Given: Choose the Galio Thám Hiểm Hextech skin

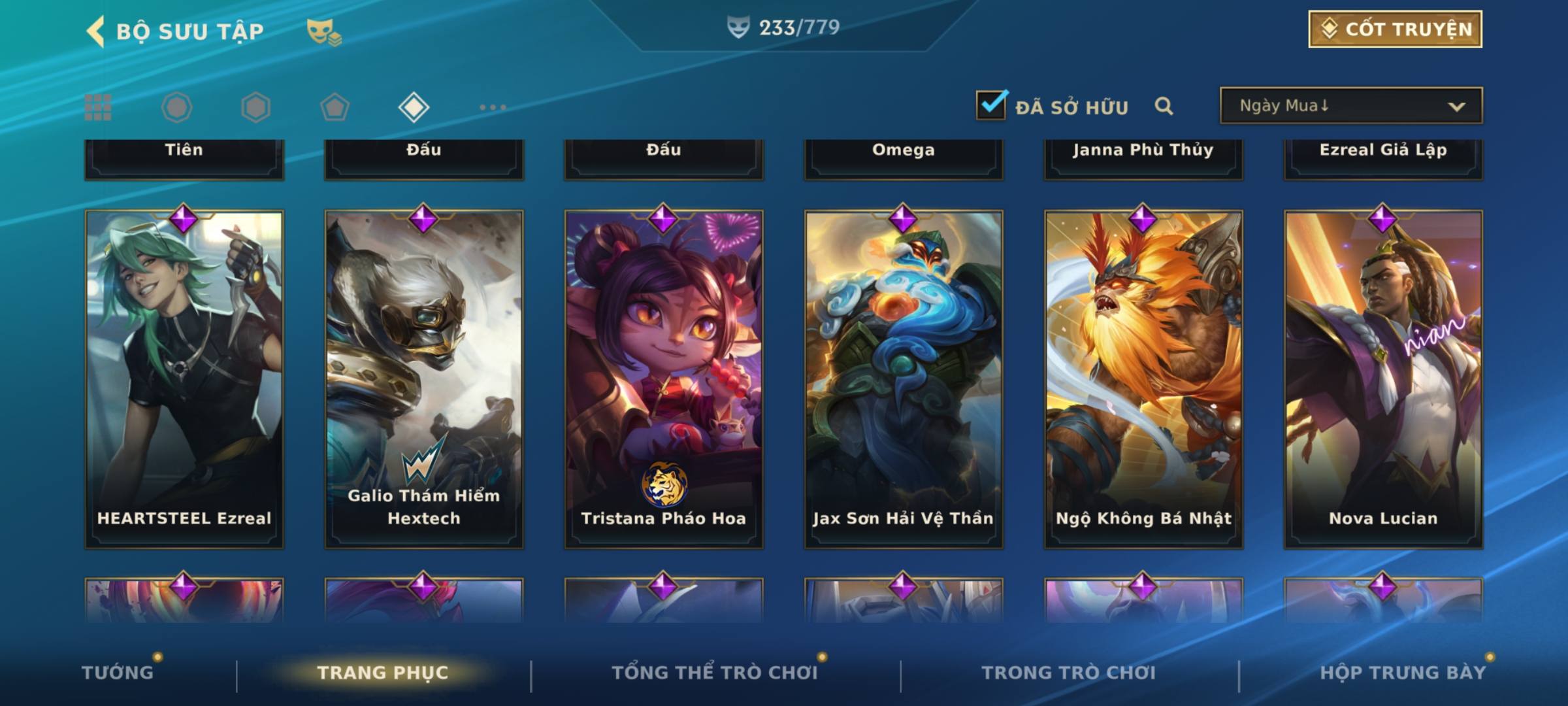Looking at the screenshot, I should [x=424, y=379].
